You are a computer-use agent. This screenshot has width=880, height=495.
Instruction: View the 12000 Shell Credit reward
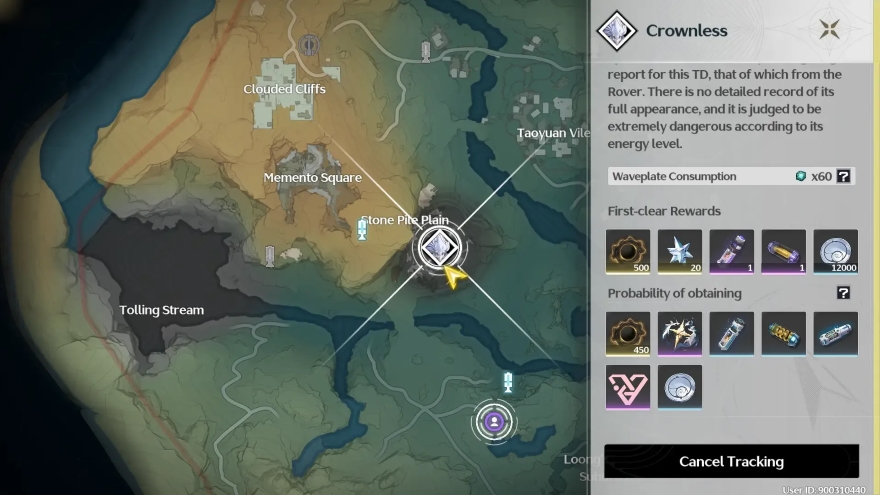pyautogui.click(x=836, y=252)
